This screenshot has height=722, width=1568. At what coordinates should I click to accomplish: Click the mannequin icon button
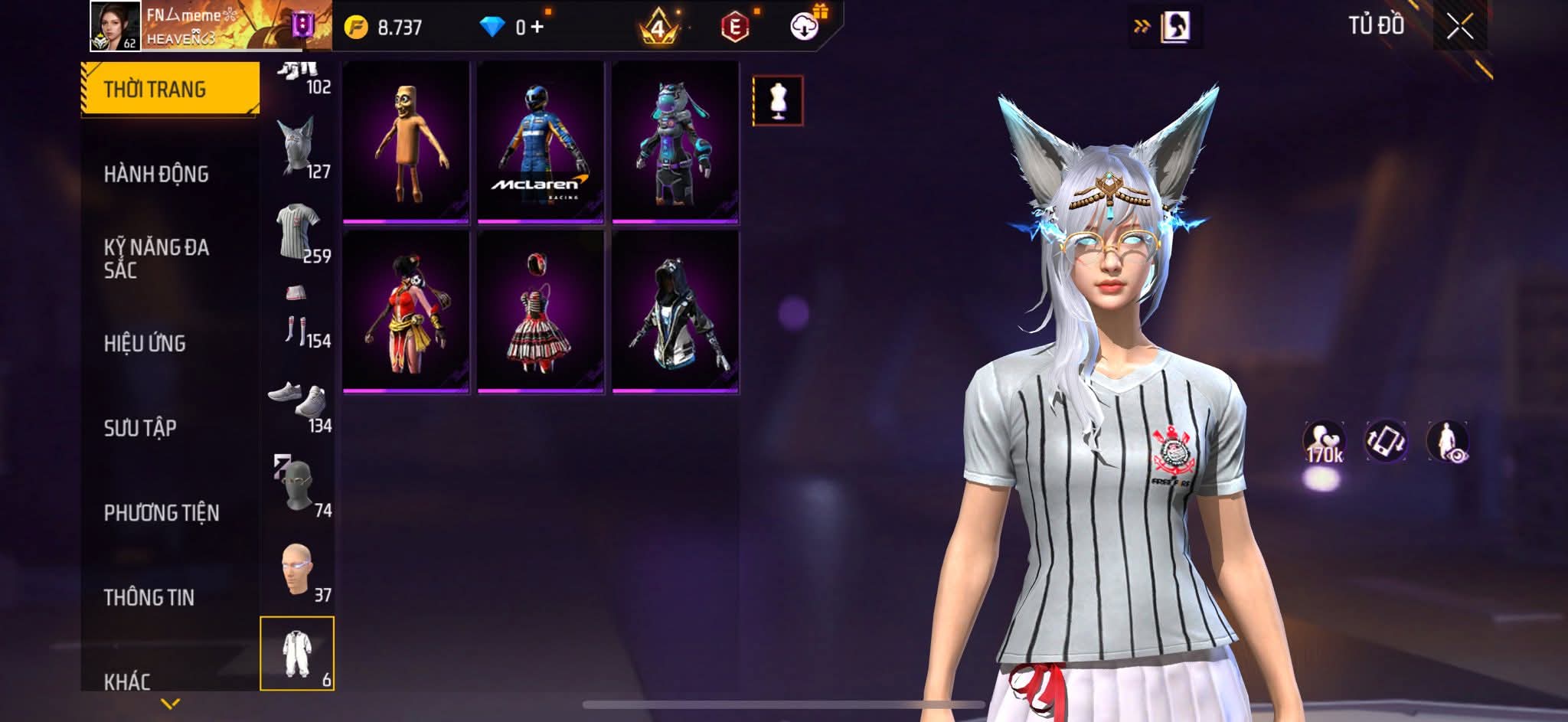tap(778, 100)
